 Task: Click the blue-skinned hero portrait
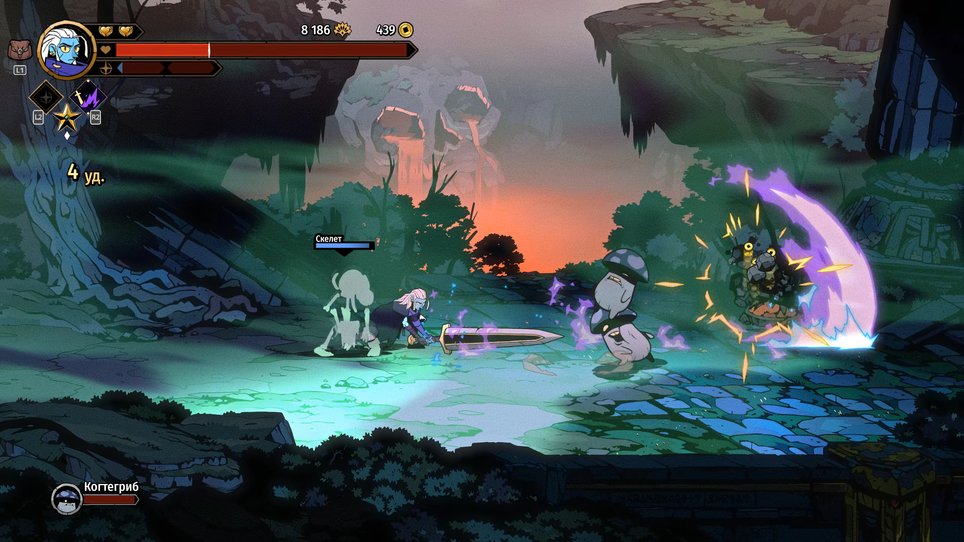(x=66, y=49)
